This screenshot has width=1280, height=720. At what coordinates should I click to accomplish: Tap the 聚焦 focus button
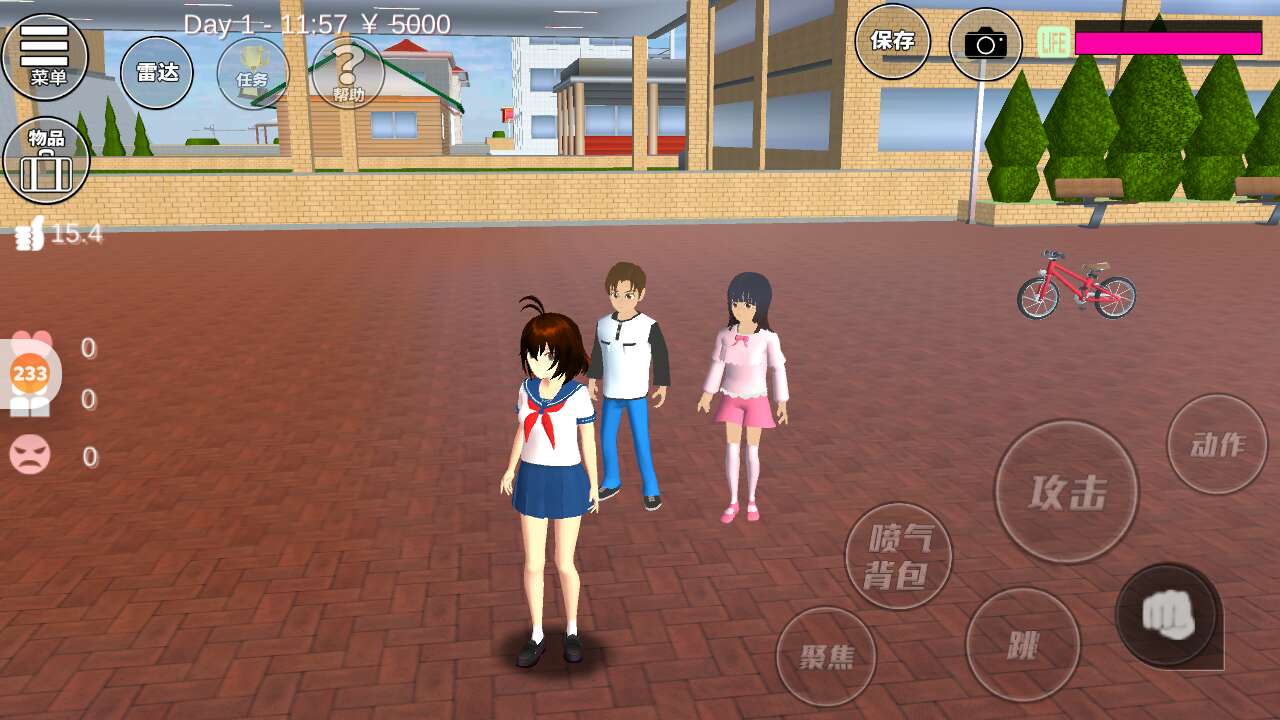coord(826,656)
